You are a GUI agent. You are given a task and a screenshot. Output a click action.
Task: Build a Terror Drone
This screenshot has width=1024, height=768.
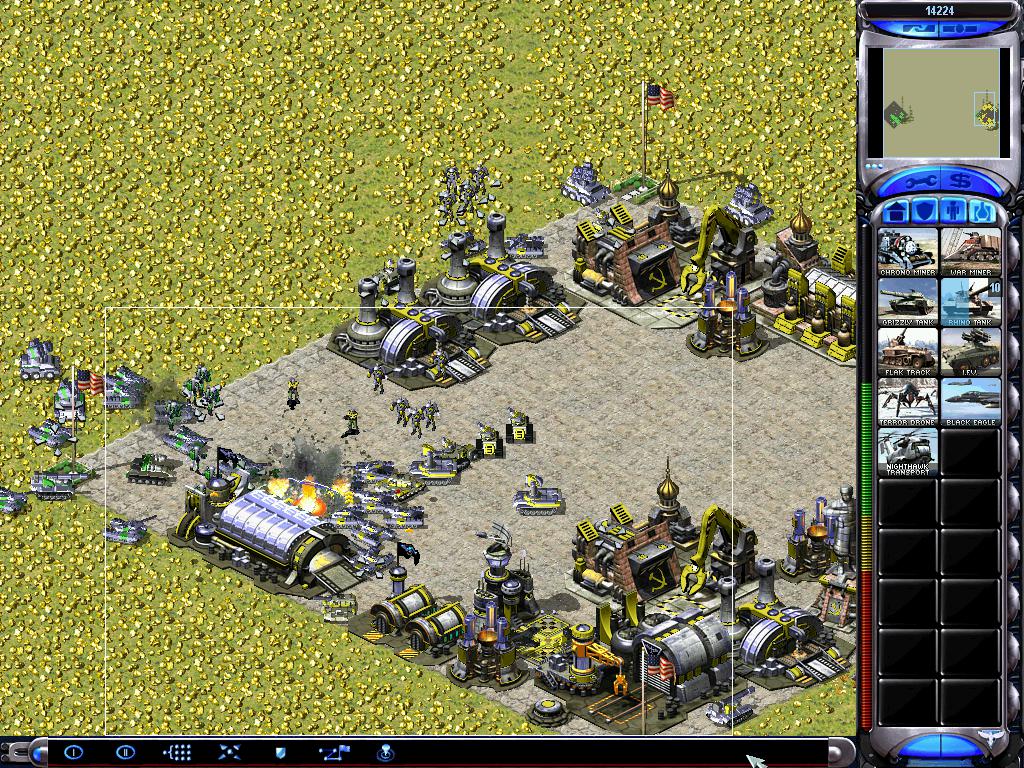click(x=908, y=402)
